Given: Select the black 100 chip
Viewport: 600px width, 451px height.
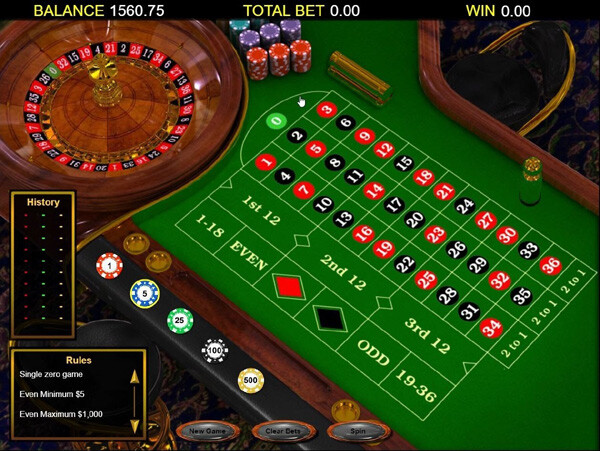Looking at the screenshot, I should [214, 351].
